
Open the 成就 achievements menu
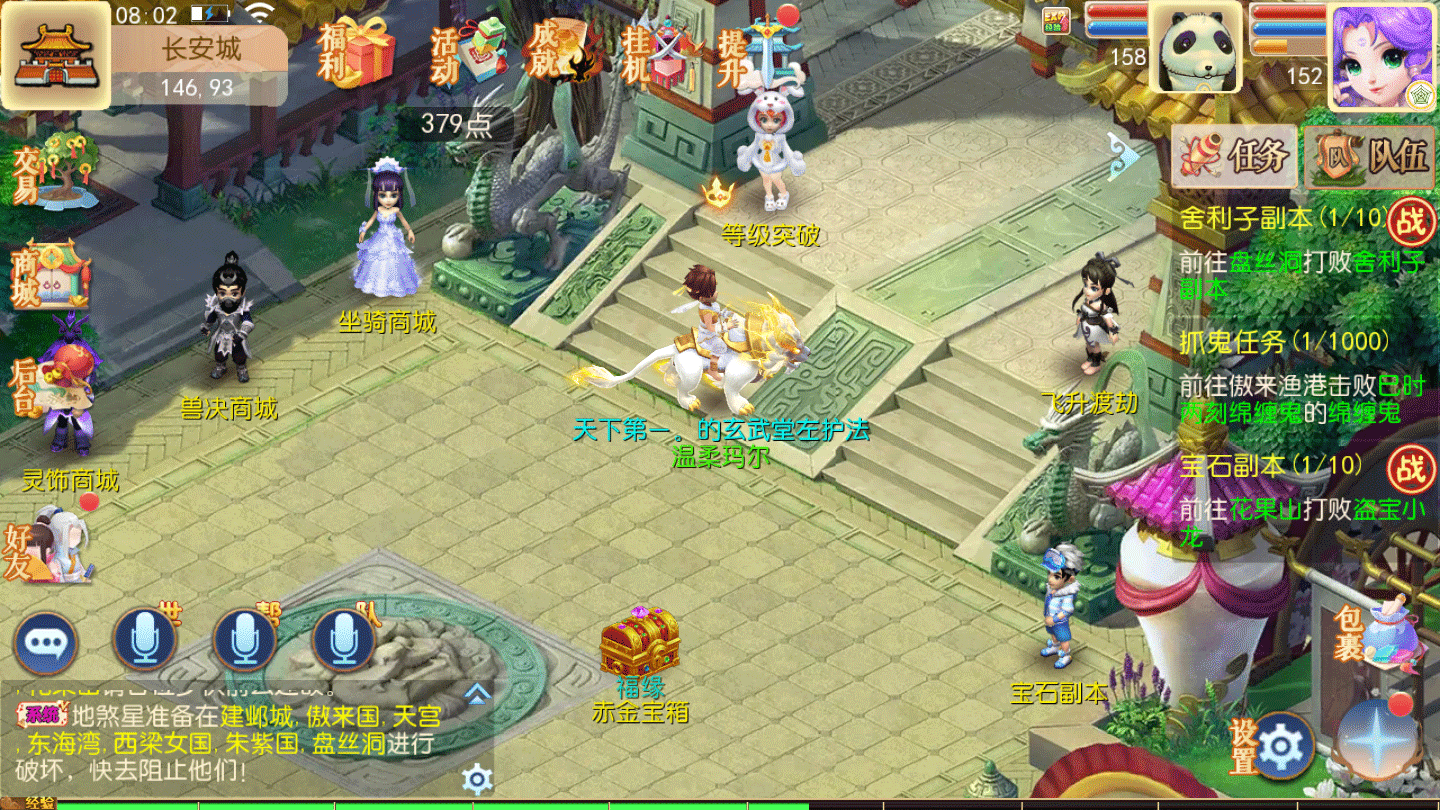[x=563, y=50]
